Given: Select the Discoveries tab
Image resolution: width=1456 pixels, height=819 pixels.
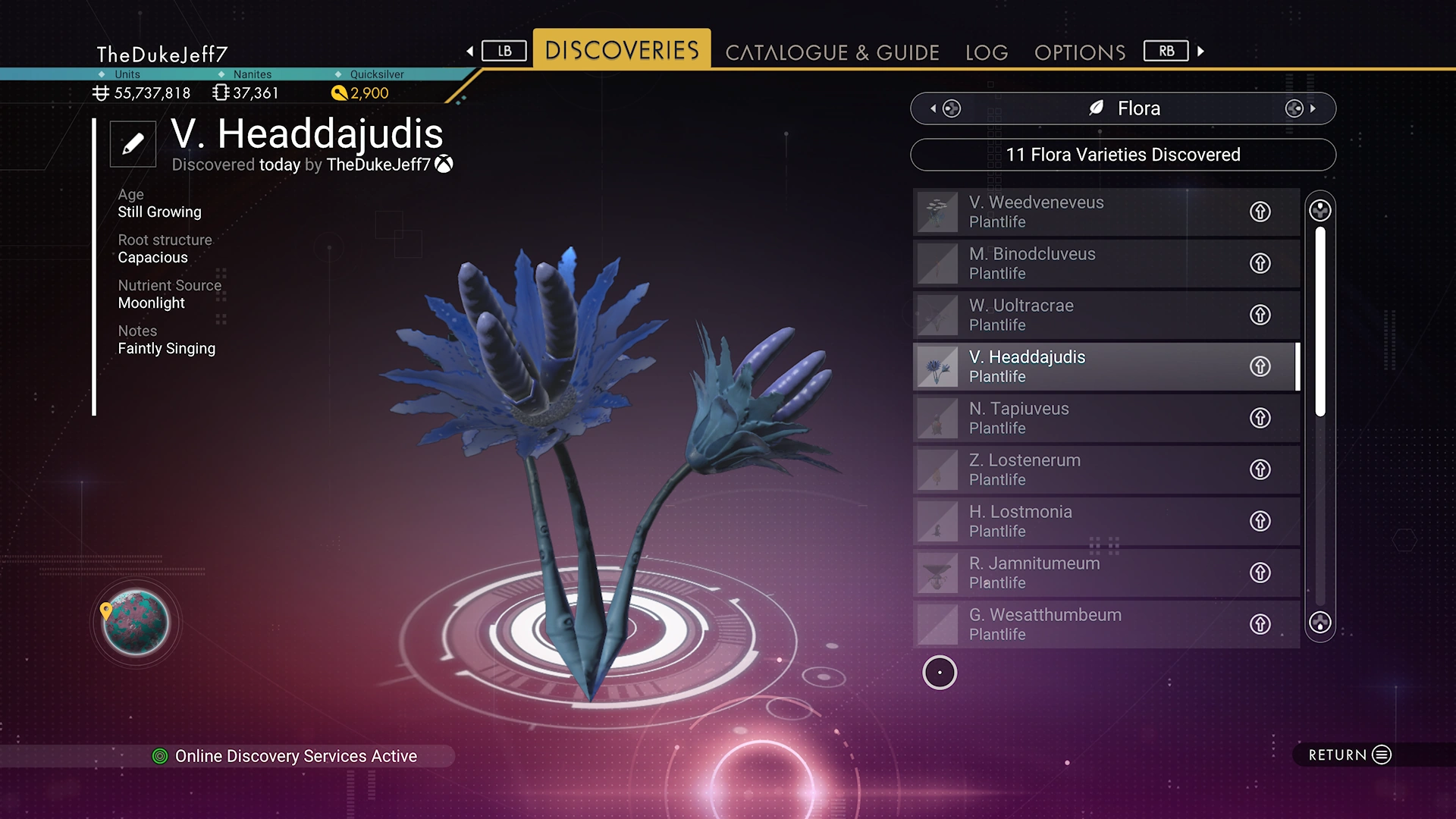Looking at the screenshot, I should (622, 50).
